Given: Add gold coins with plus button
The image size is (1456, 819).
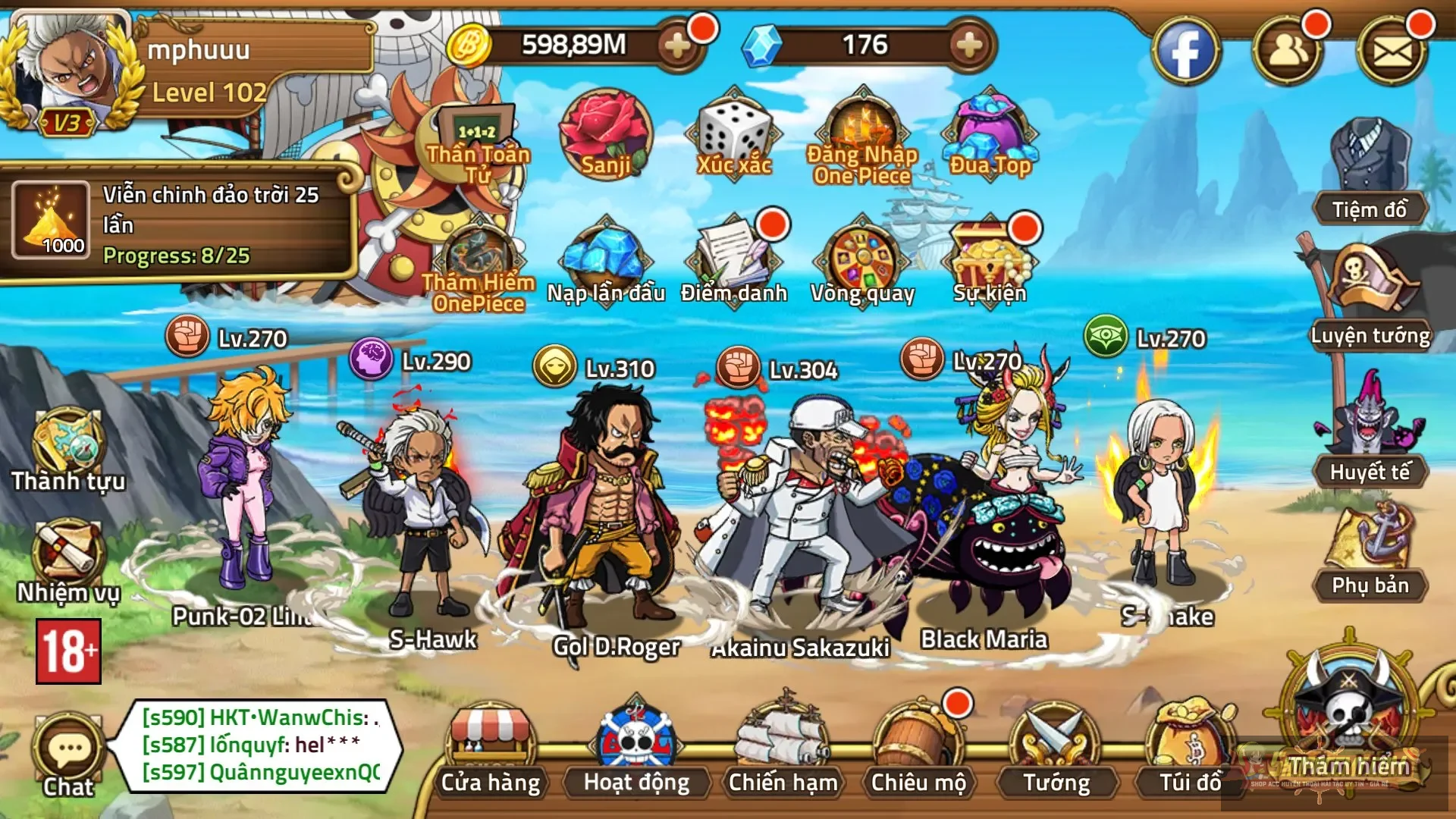Looking at the screenshot, I should (677, 45).
